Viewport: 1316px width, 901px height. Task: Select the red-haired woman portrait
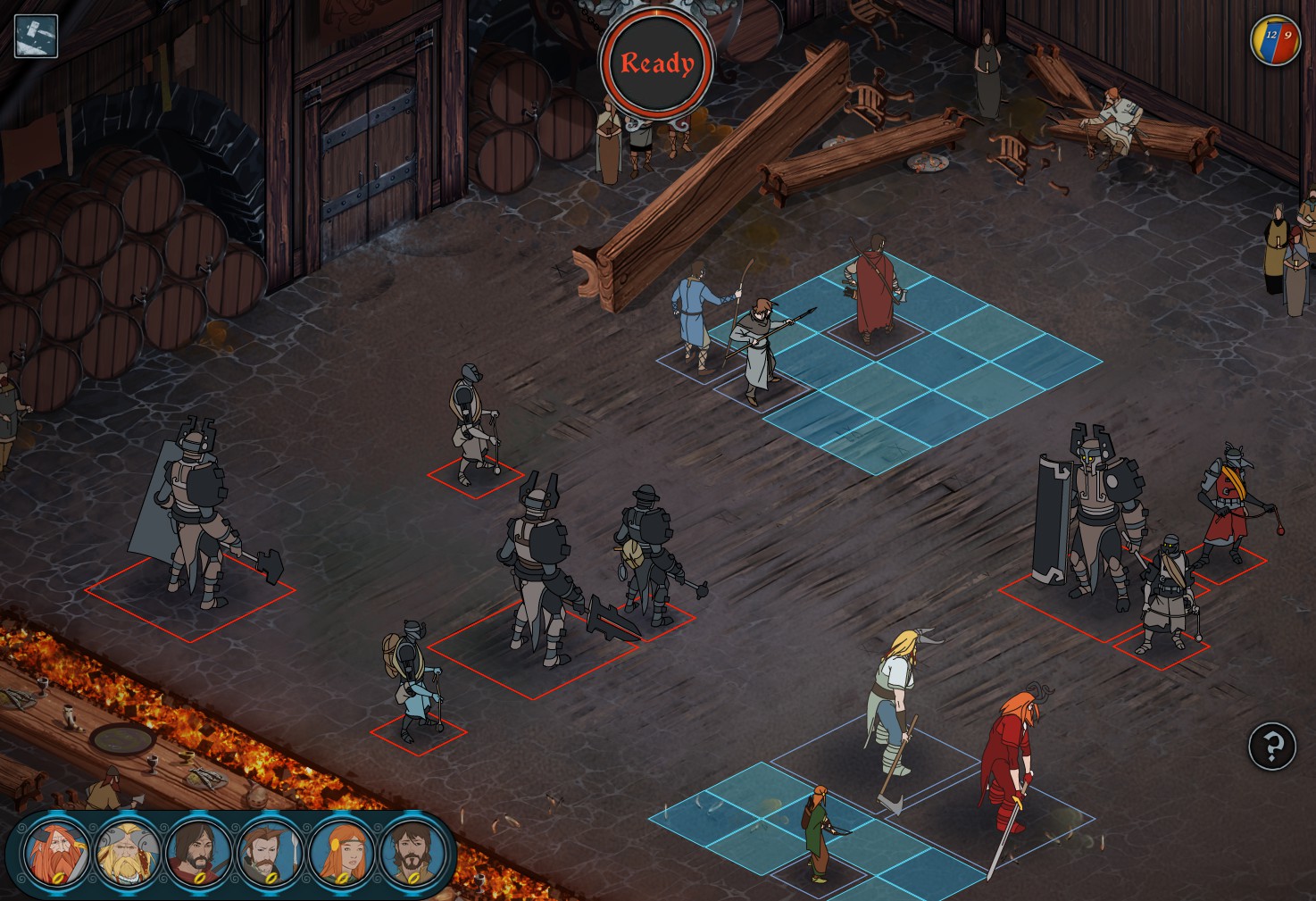click(x=341, y=852)
